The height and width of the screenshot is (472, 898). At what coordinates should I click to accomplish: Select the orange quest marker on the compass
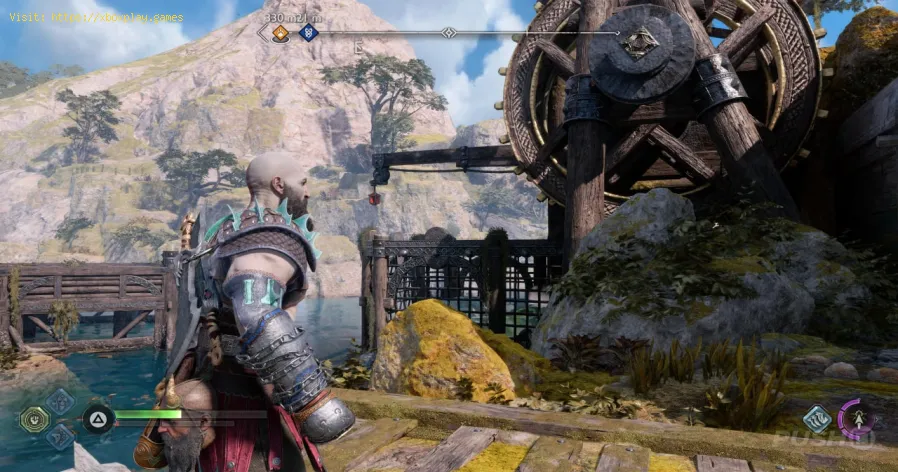(x=281, y=33)
